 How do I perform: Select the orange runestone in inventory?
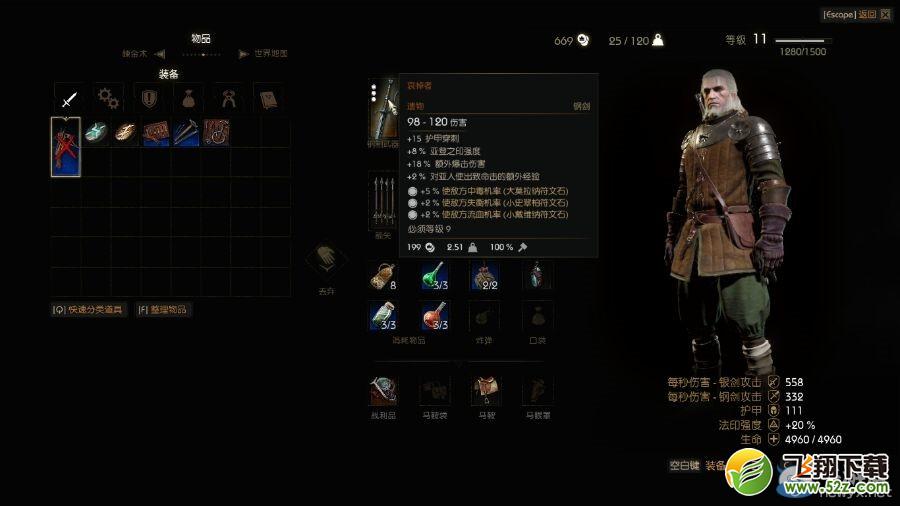(x=126, y=132)
